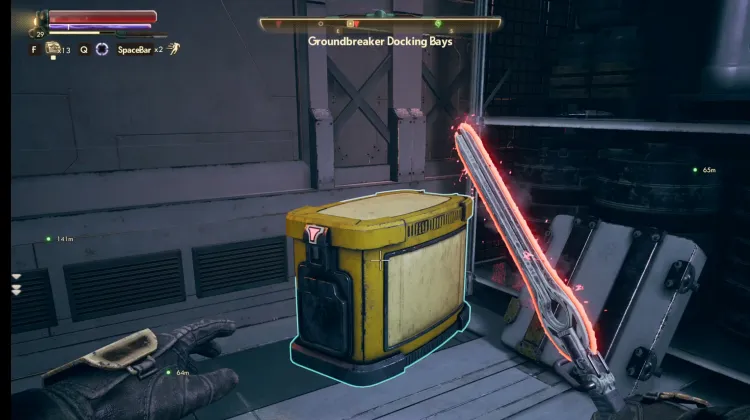Click the compass bar at top
Image resolution: width=750 pixels, height=420 pixels.
pyautogui.click(x=380, y=22)
